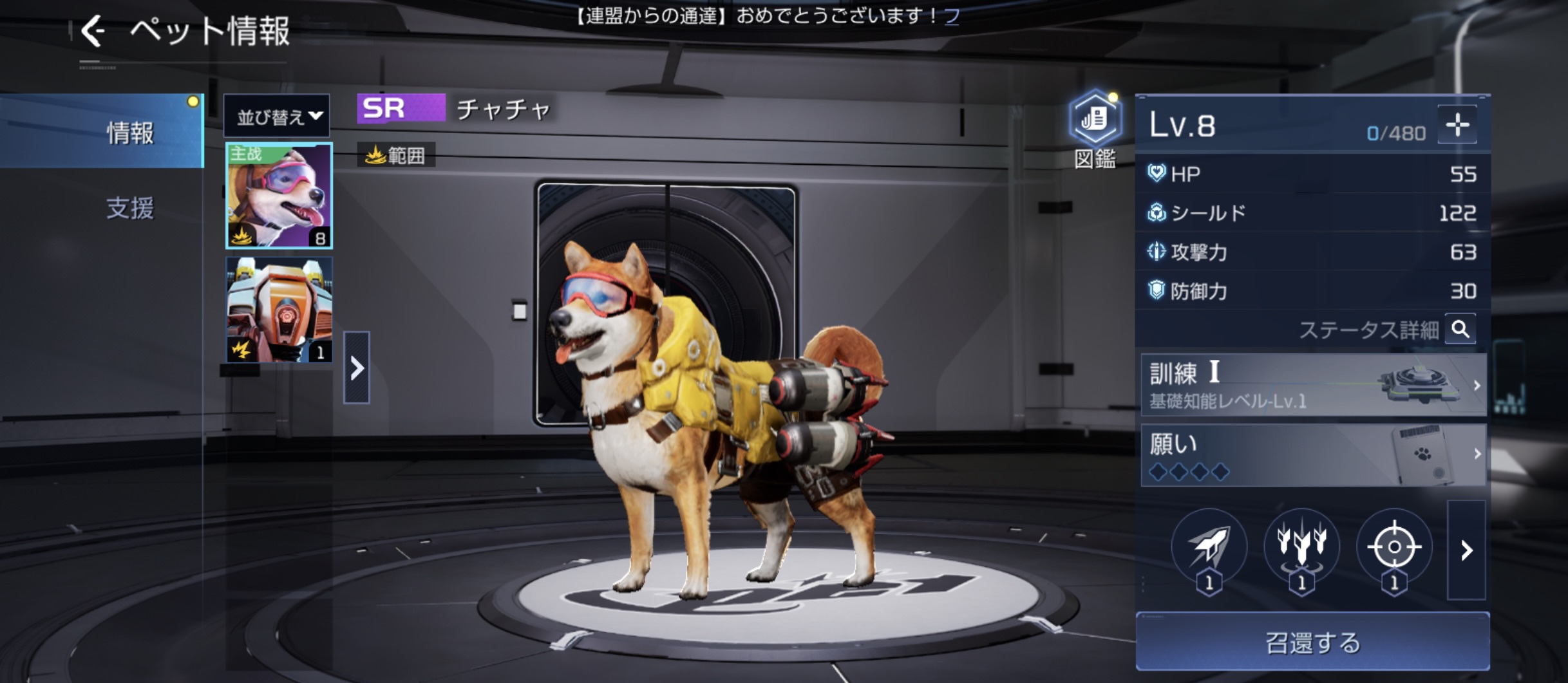Tap the 召還する recall button
This screenshot has height=683, width=1568.
(x=1312, y=642)
